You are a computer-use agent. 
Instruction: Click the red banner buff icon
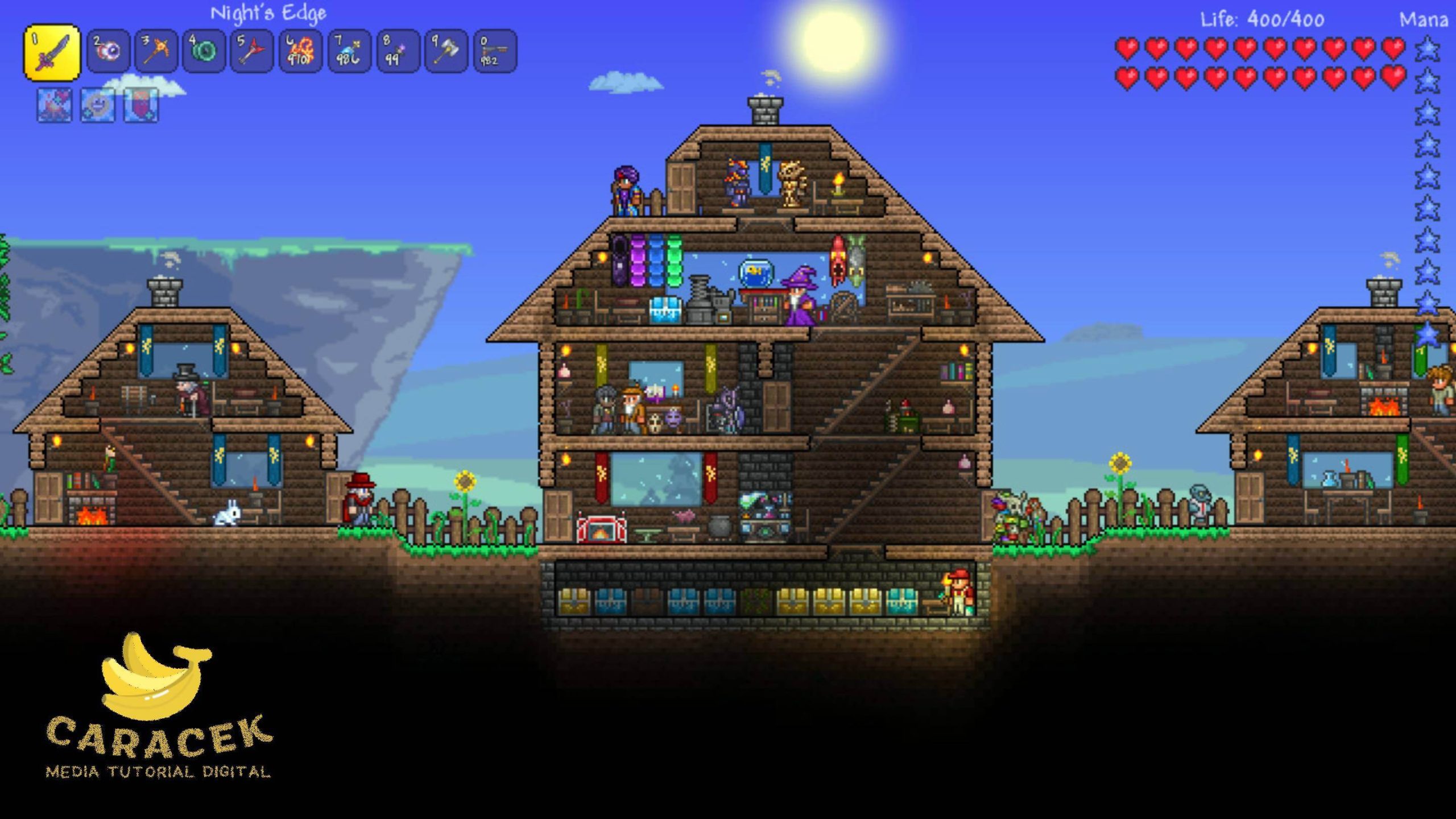coord(141,105)
